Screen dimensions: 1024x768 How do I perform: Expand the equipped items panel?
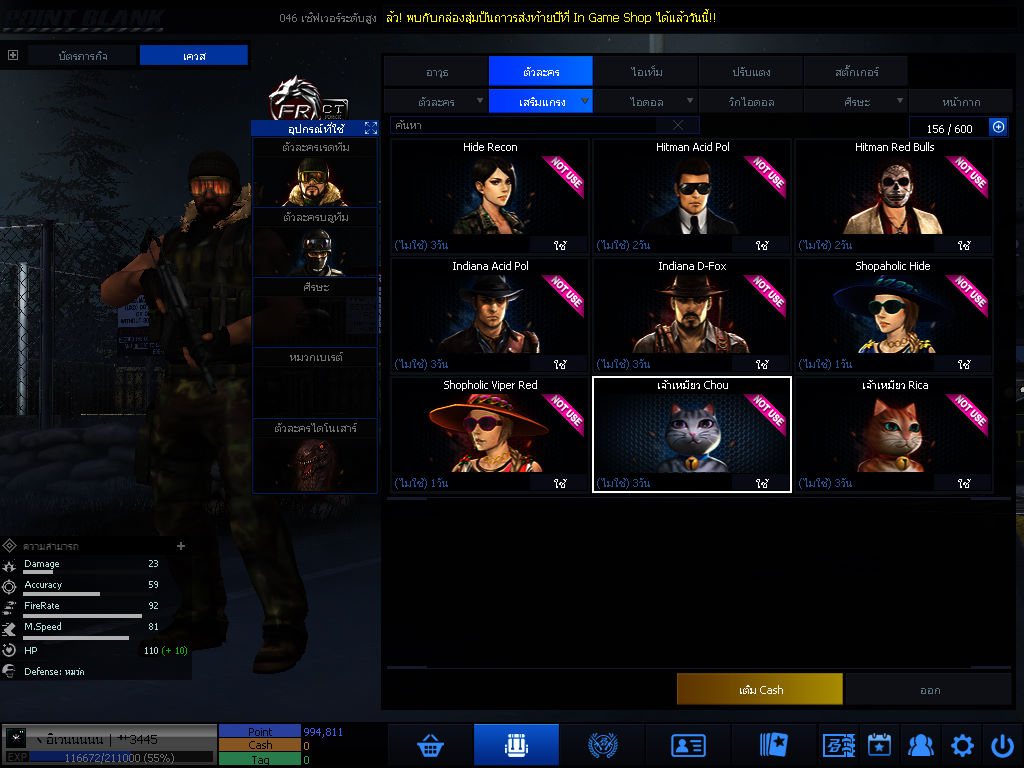pos(371,128)
